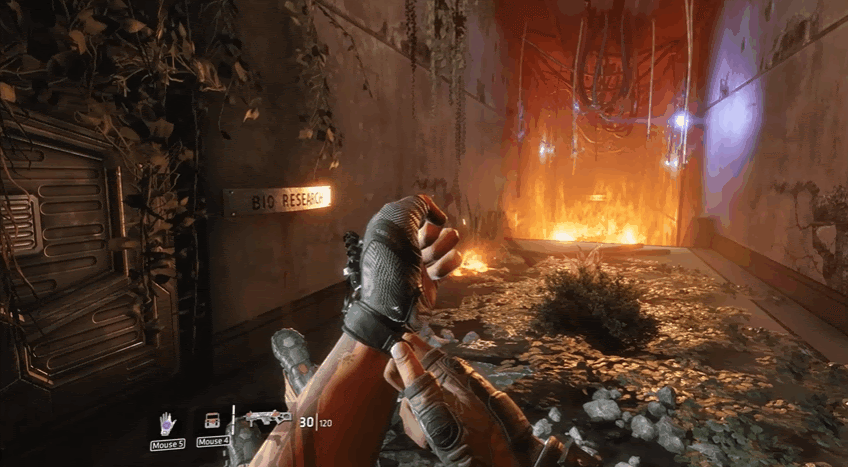Image resolution: width=848 pixels, height=467 pixels.
Task: Select the equipped assault rifle icon
Action: (x=268, y=418)
